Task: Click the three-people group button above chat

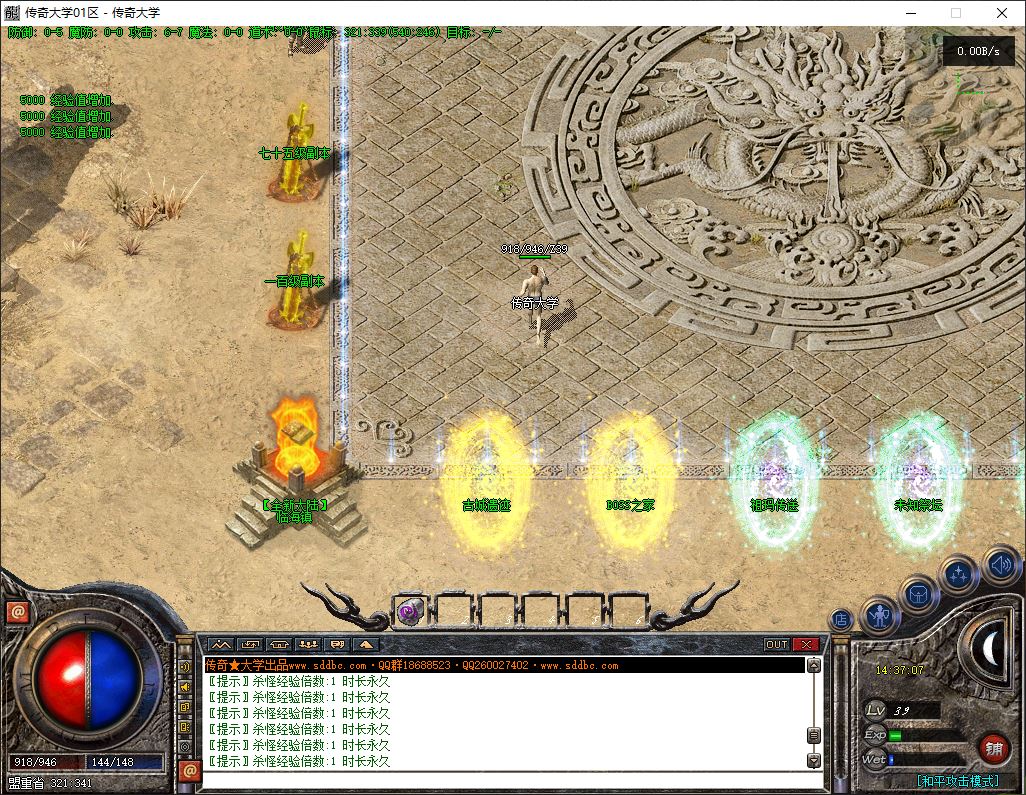Action: [x=308, y=645]
